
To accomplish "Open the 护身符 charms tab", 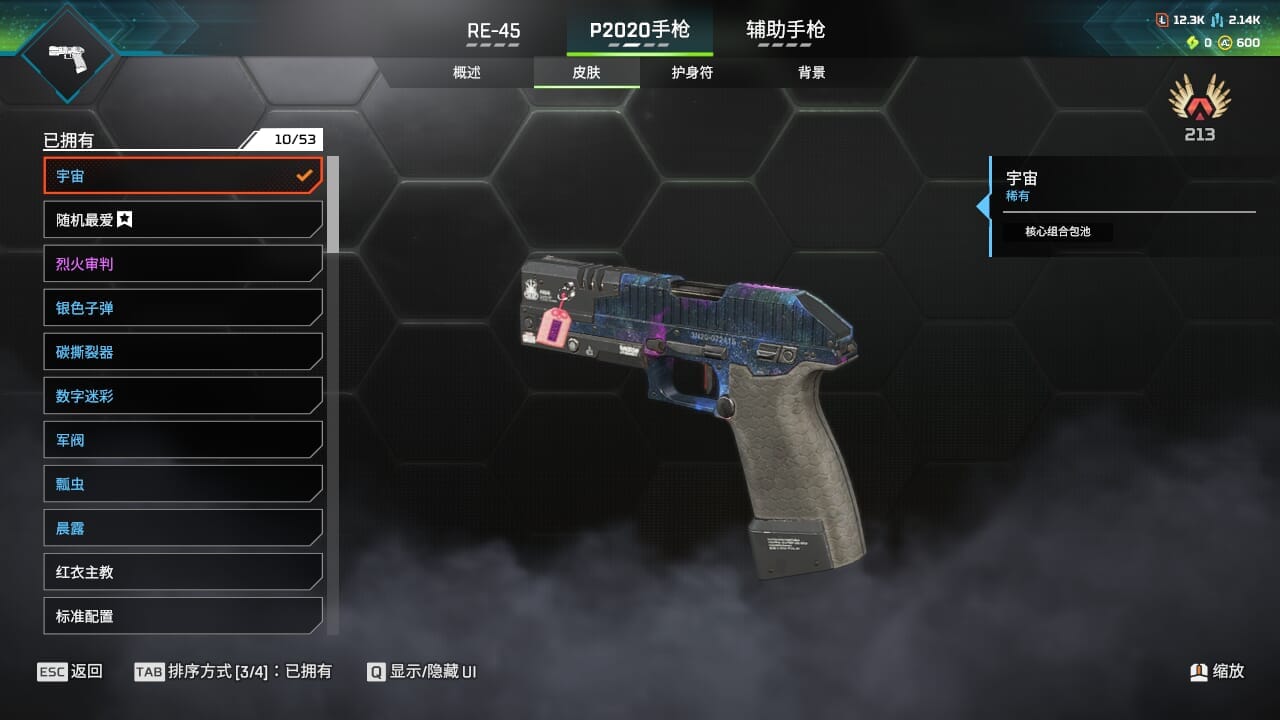I will coord(692,73).
